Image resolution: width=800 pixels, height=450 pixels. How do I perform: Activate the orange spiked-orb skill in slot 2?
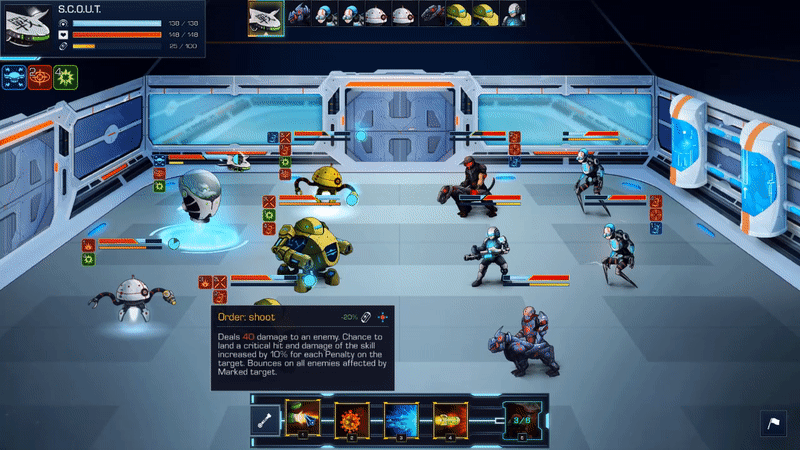(x=351, y=418)
